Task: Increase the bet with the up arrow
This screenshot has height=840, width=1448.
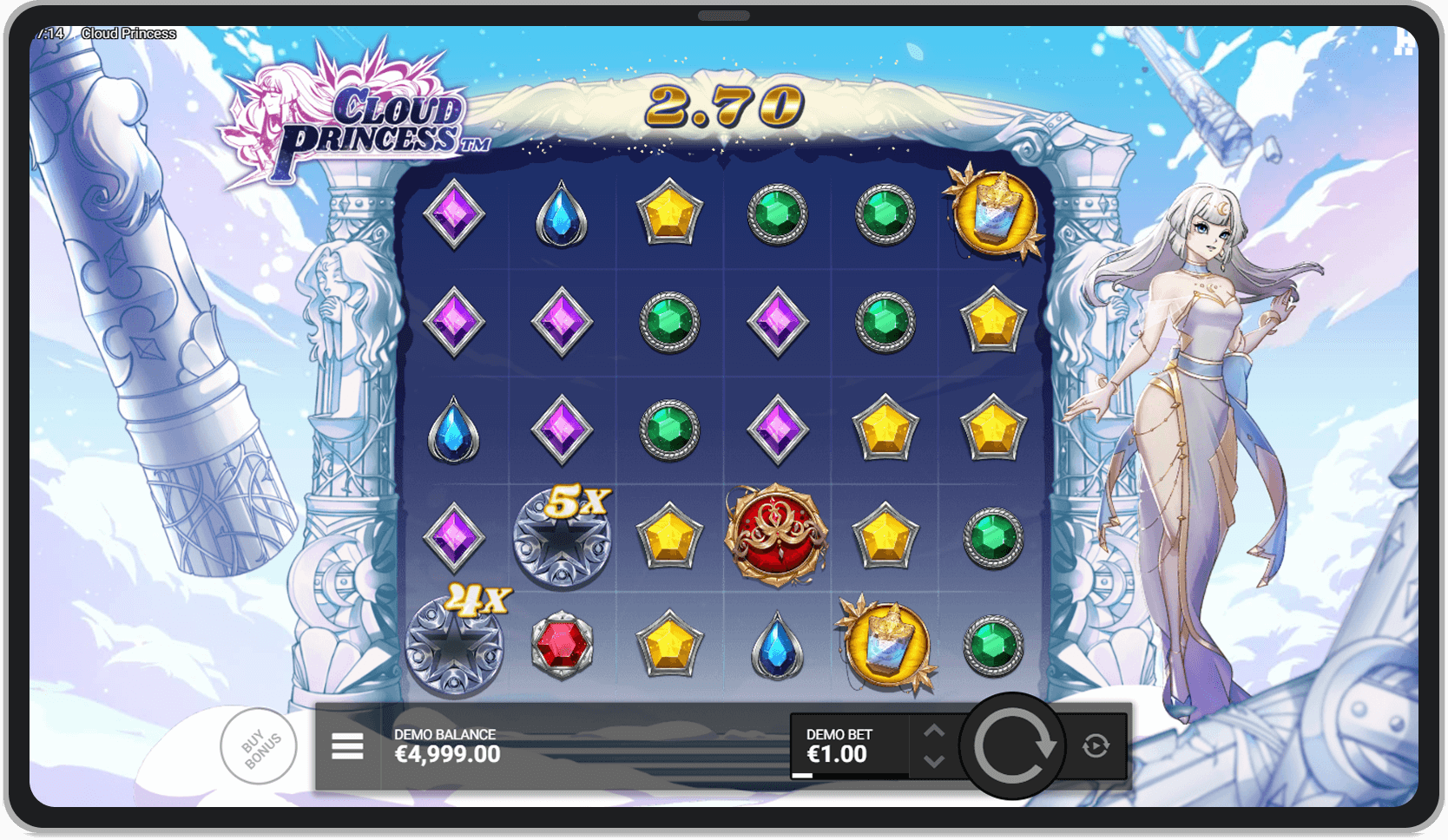Action: click(936, 730)
